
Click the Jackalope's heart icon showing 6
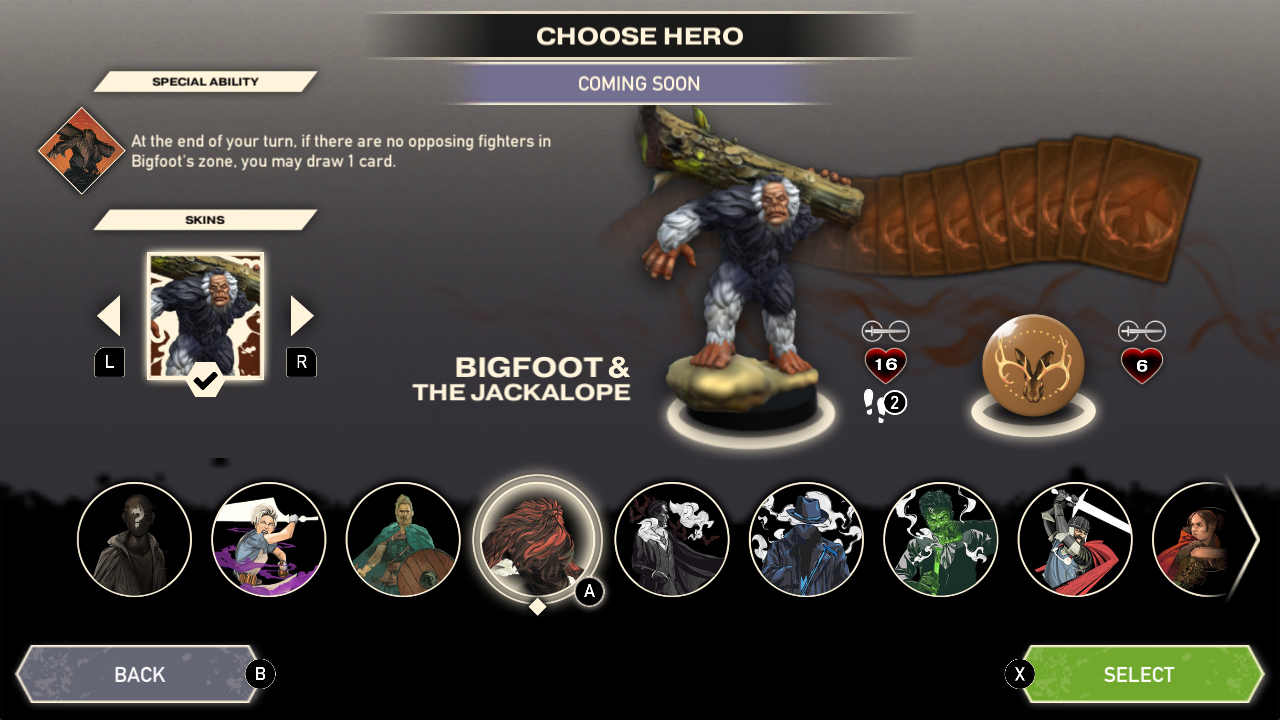pos(1142,365)
